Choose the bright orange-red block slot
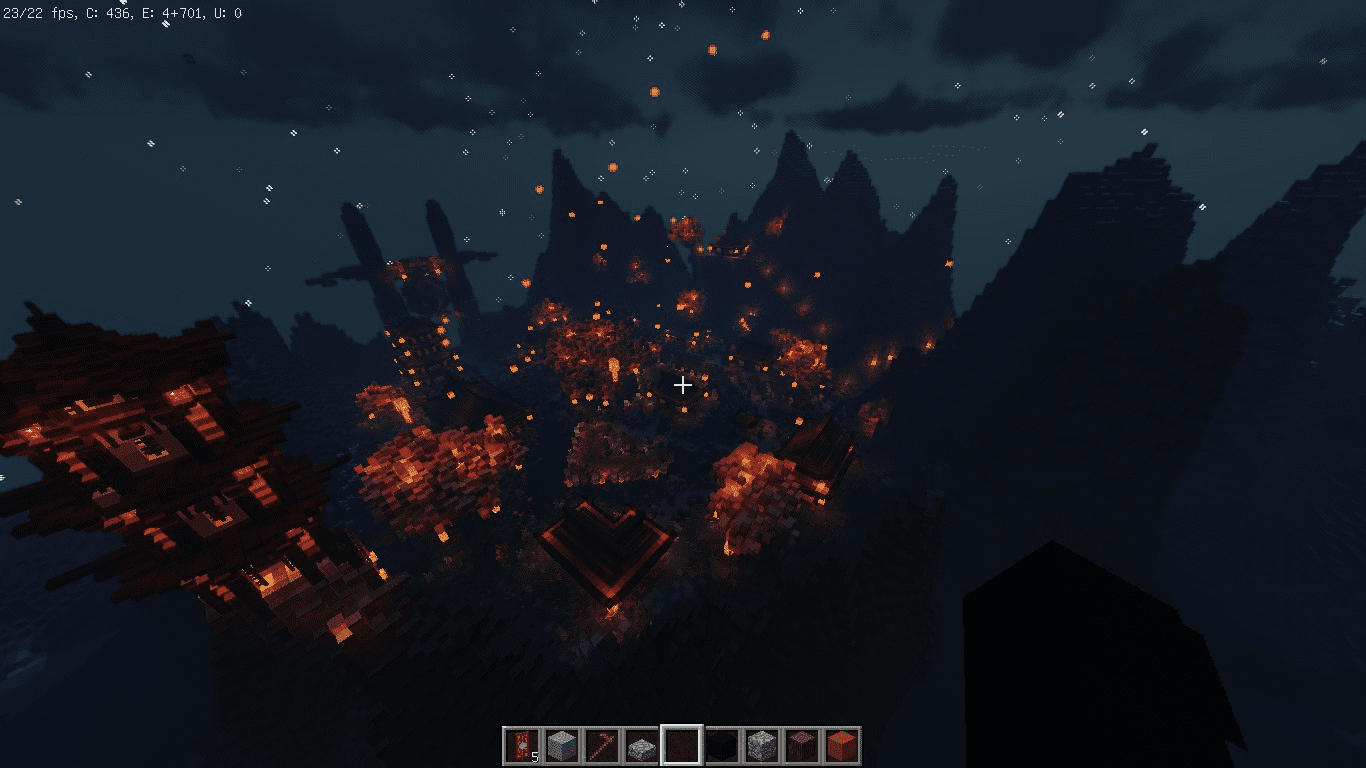The height and width of the screenshot is (768, 1366). pos(841,746)
